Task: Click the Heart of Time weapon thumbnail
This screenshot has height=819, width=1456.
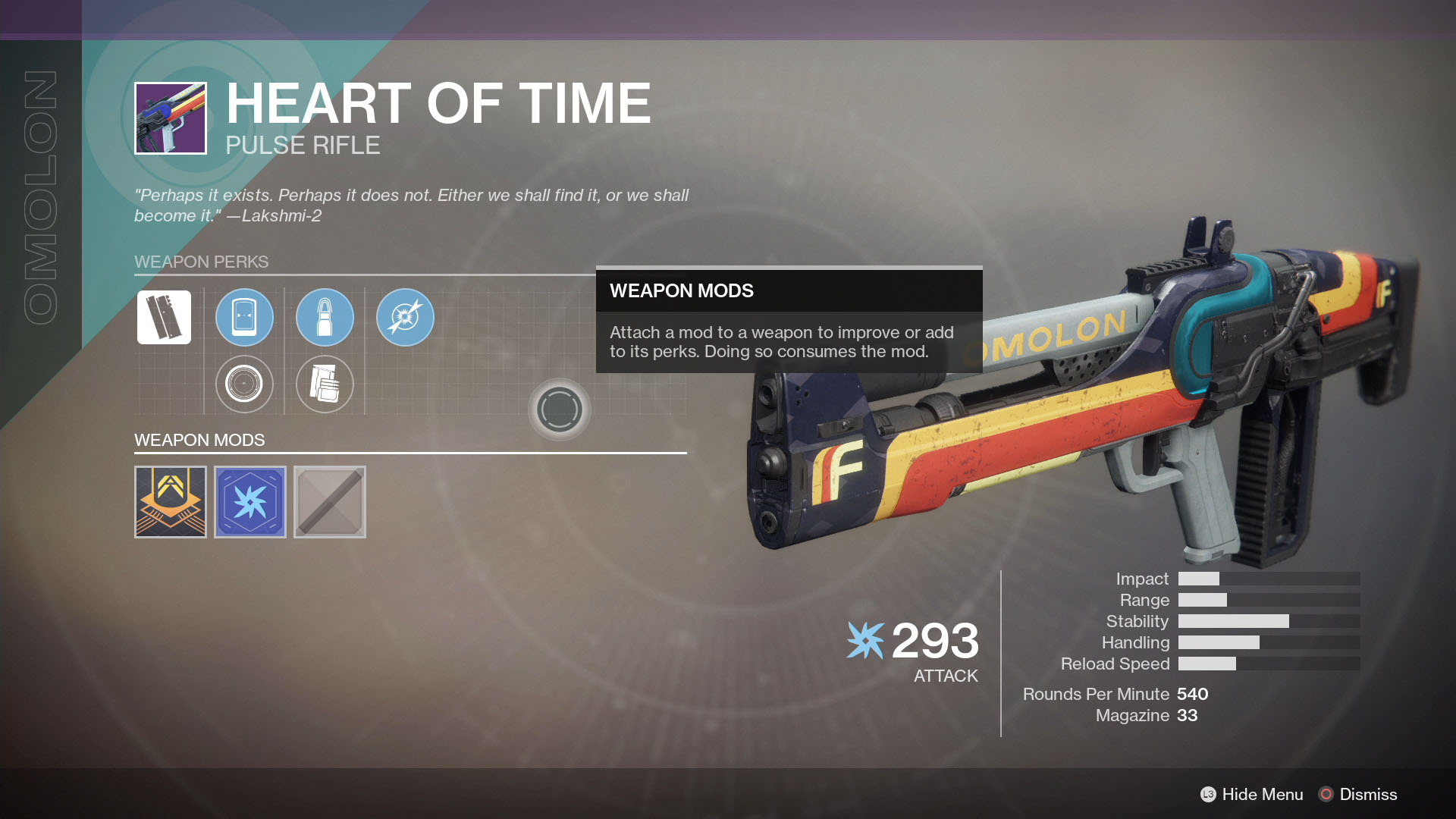Action: [170, 118]
